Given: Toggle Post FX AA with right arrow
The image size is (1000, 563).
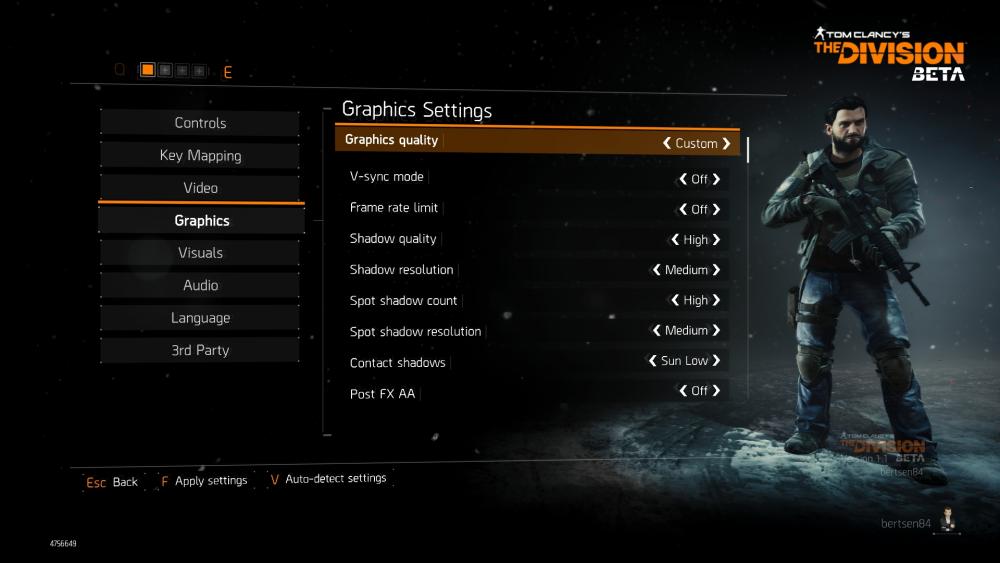Looking at the screenshot, I should 716,391.
